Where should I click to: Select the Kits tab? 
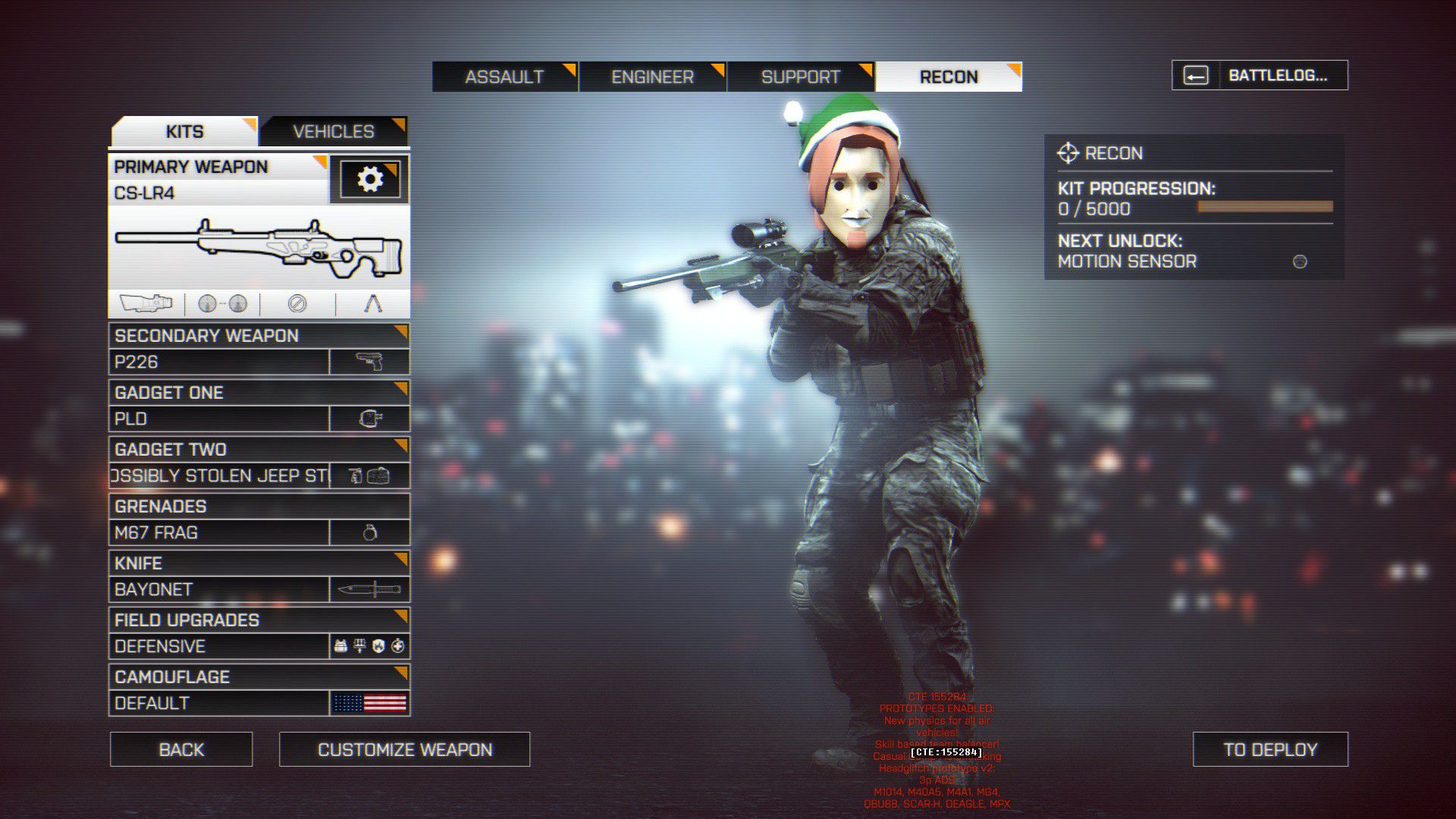[184, 131]
